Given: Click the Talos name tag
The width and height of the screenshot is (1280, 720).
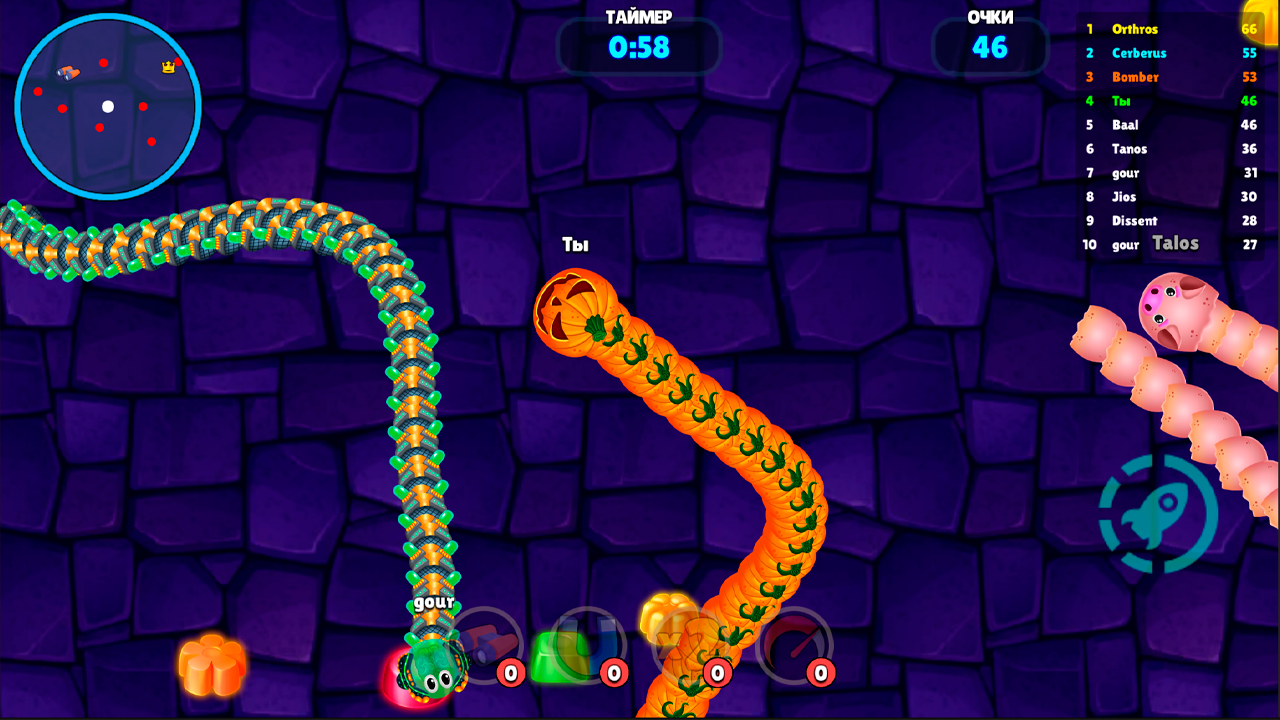Looking at the screenshot, I should click(1176, 243).
